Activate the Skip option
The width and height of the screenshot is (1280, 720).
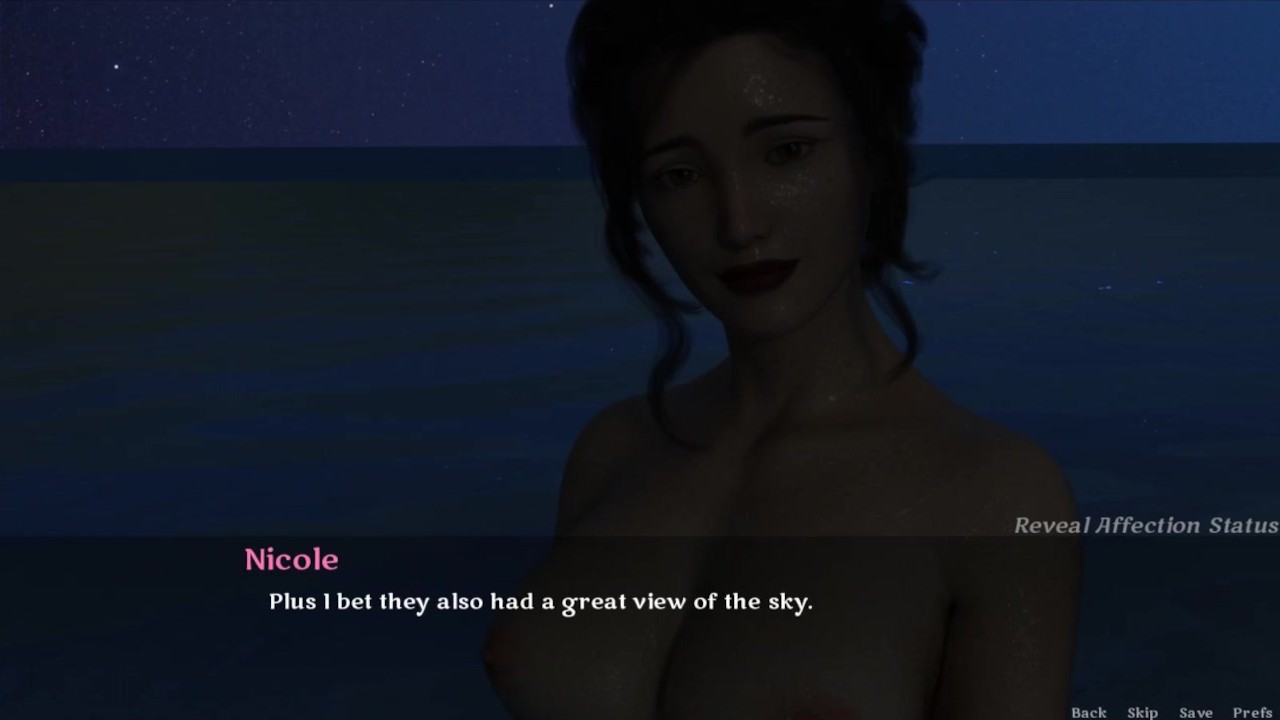point(1142,712)
